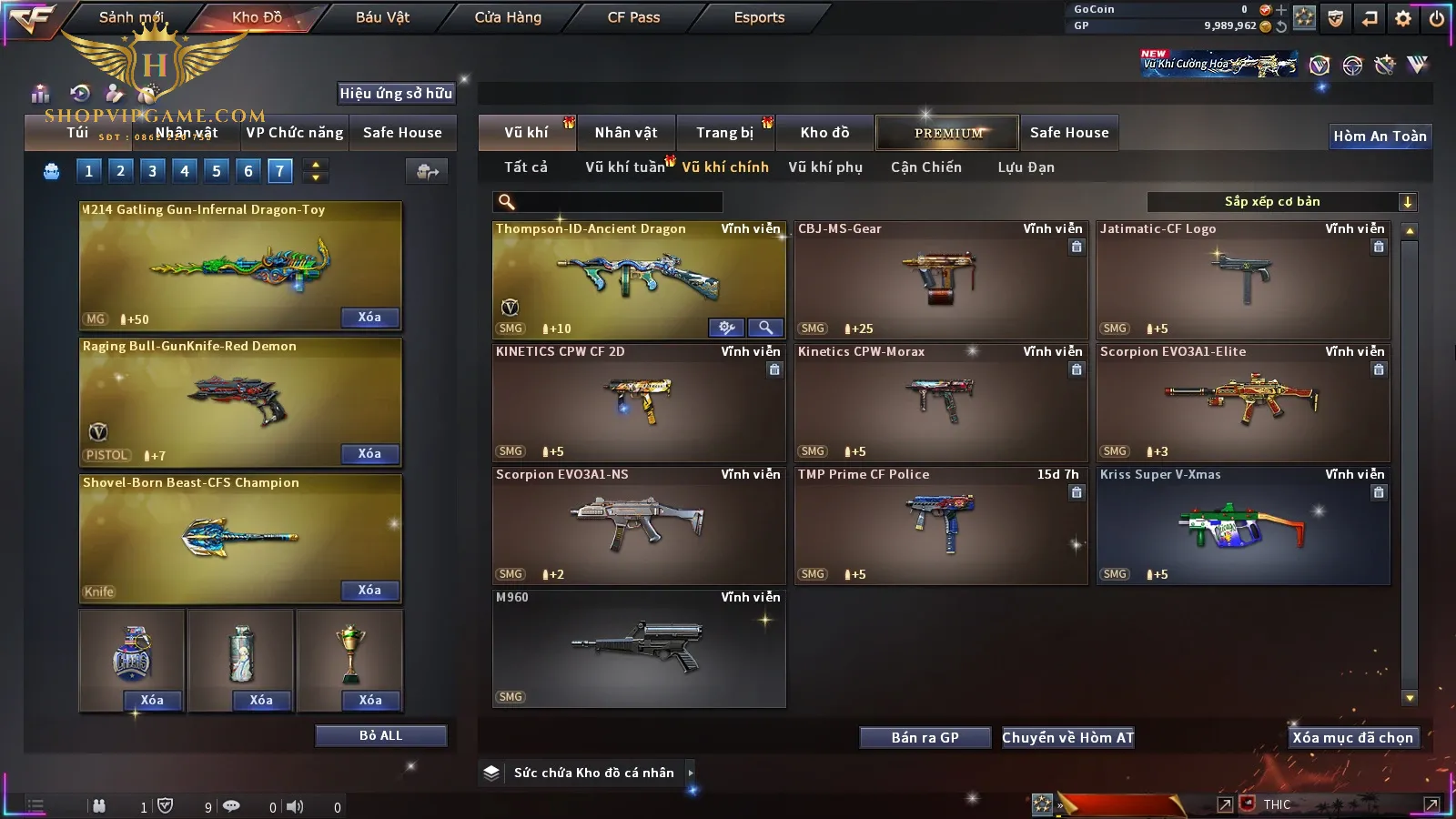
Task: Click Chuyển về Hòm AT button
Action: coord(1067,738)
